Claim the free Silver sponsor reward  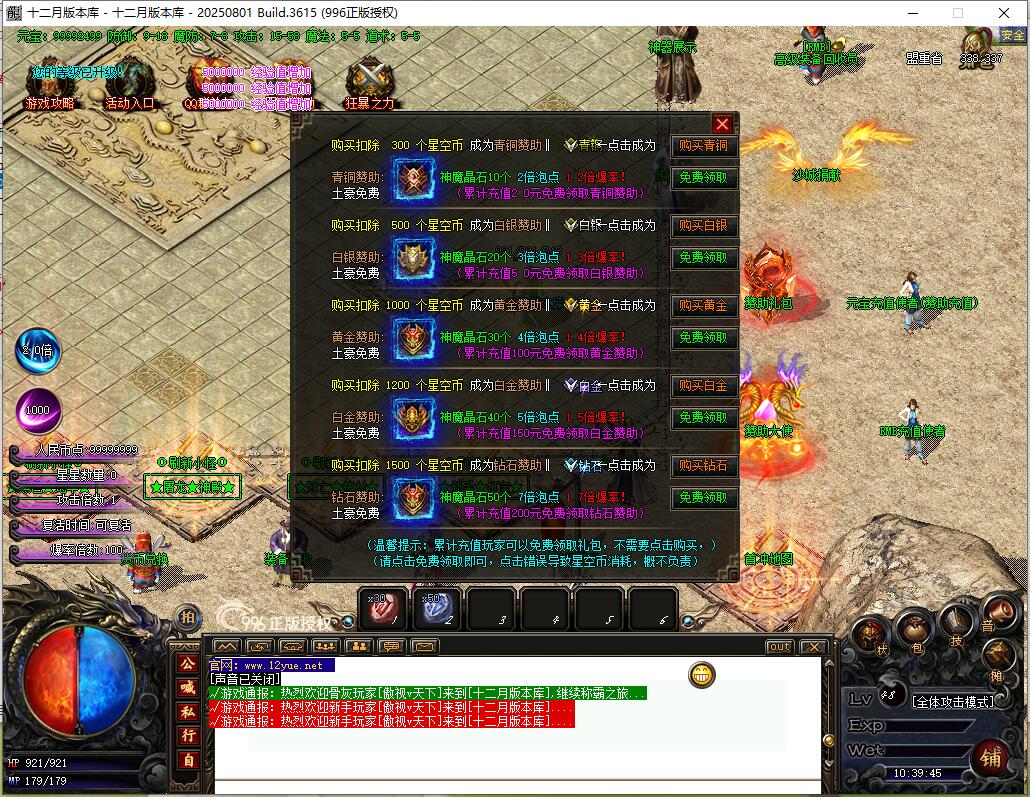(x=704, y=258)
